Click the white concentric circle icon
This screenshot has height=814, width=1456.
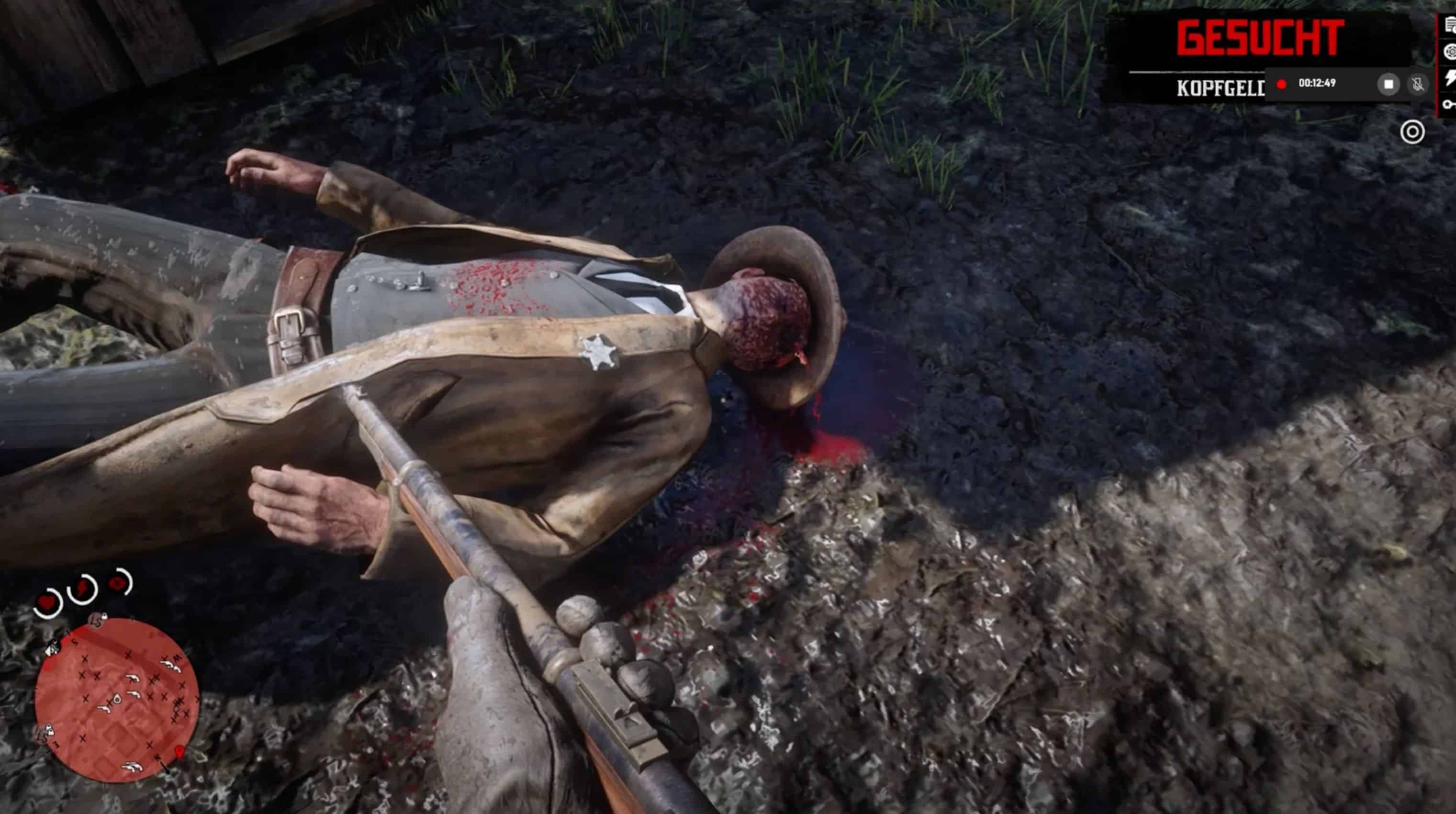[1412, 132]
